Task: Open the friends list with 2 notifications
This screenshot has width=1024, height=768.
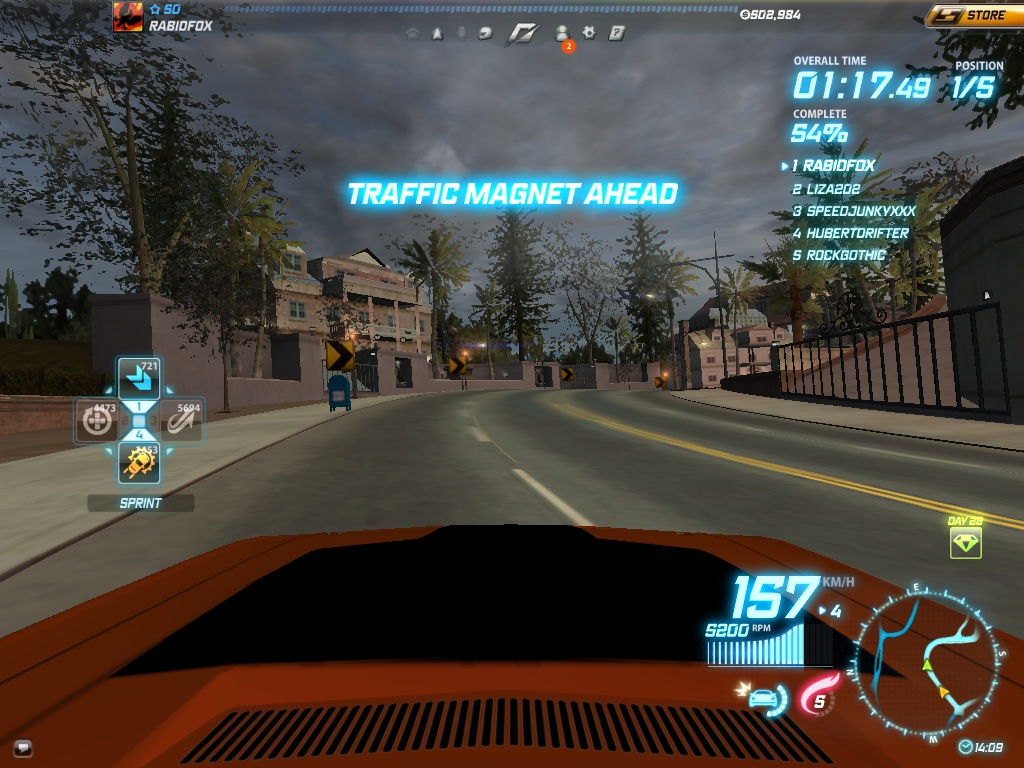Action: 562,34
